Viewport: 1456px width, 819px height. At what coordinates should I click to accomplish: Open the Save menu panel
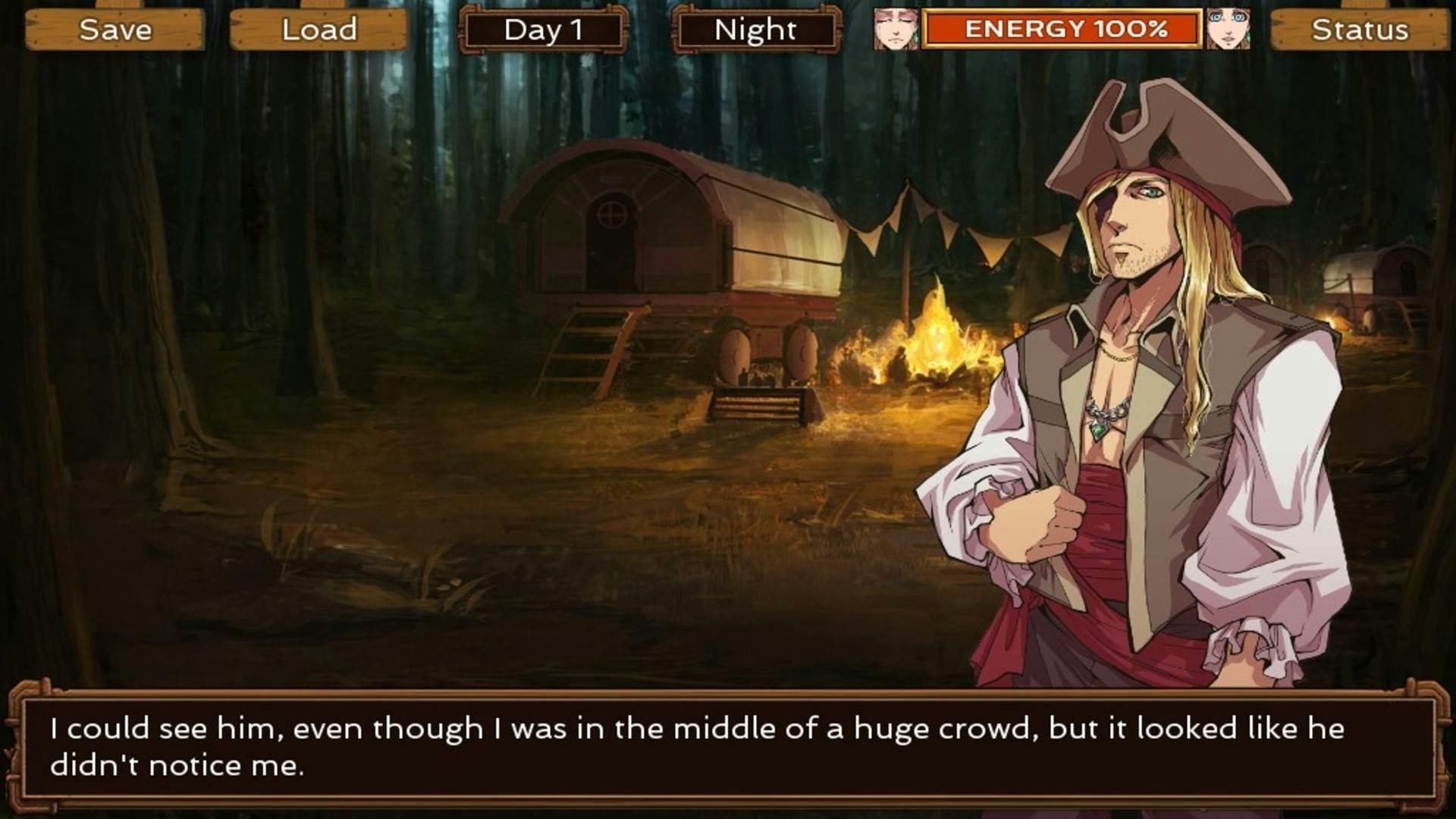point(115,30)
